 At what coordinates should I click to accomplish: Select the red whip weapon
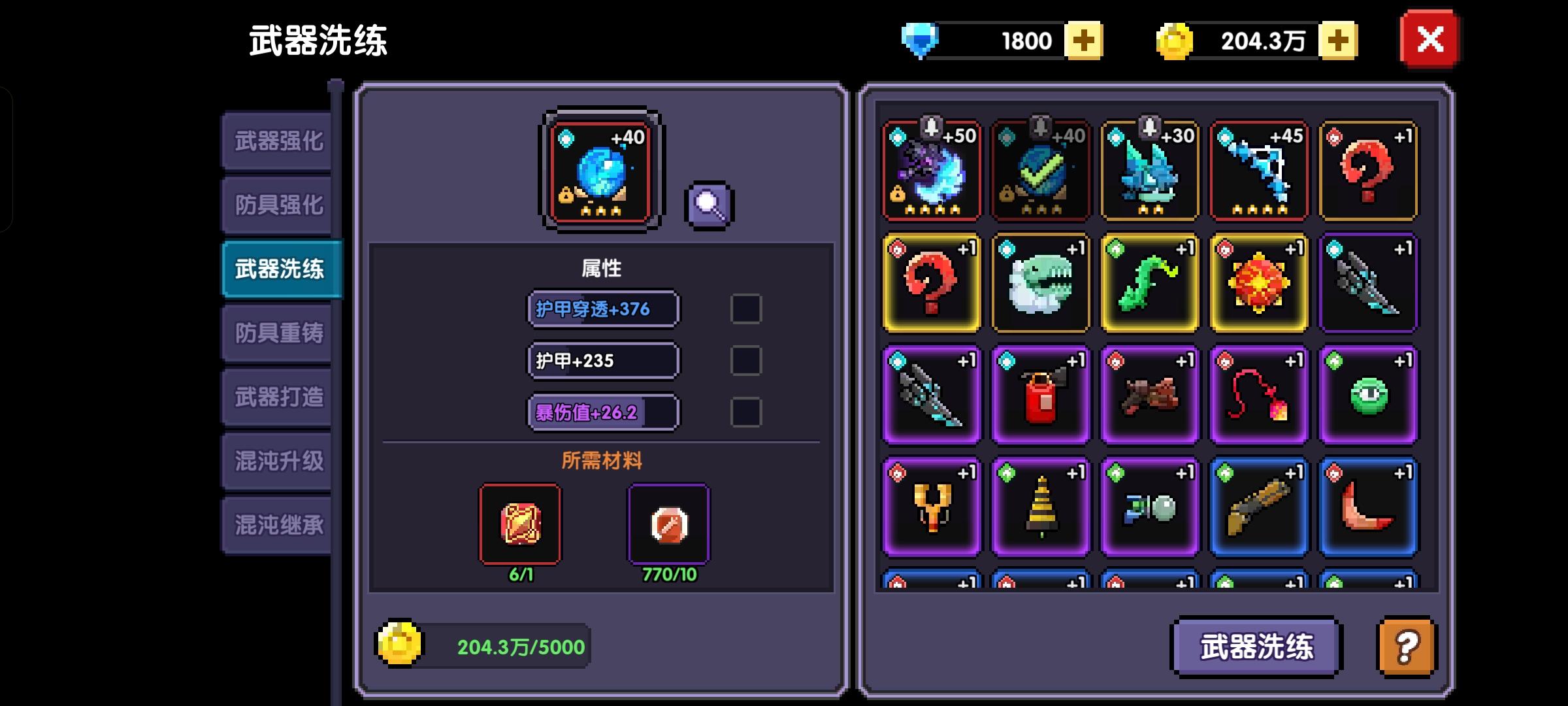click(1258, 394)
